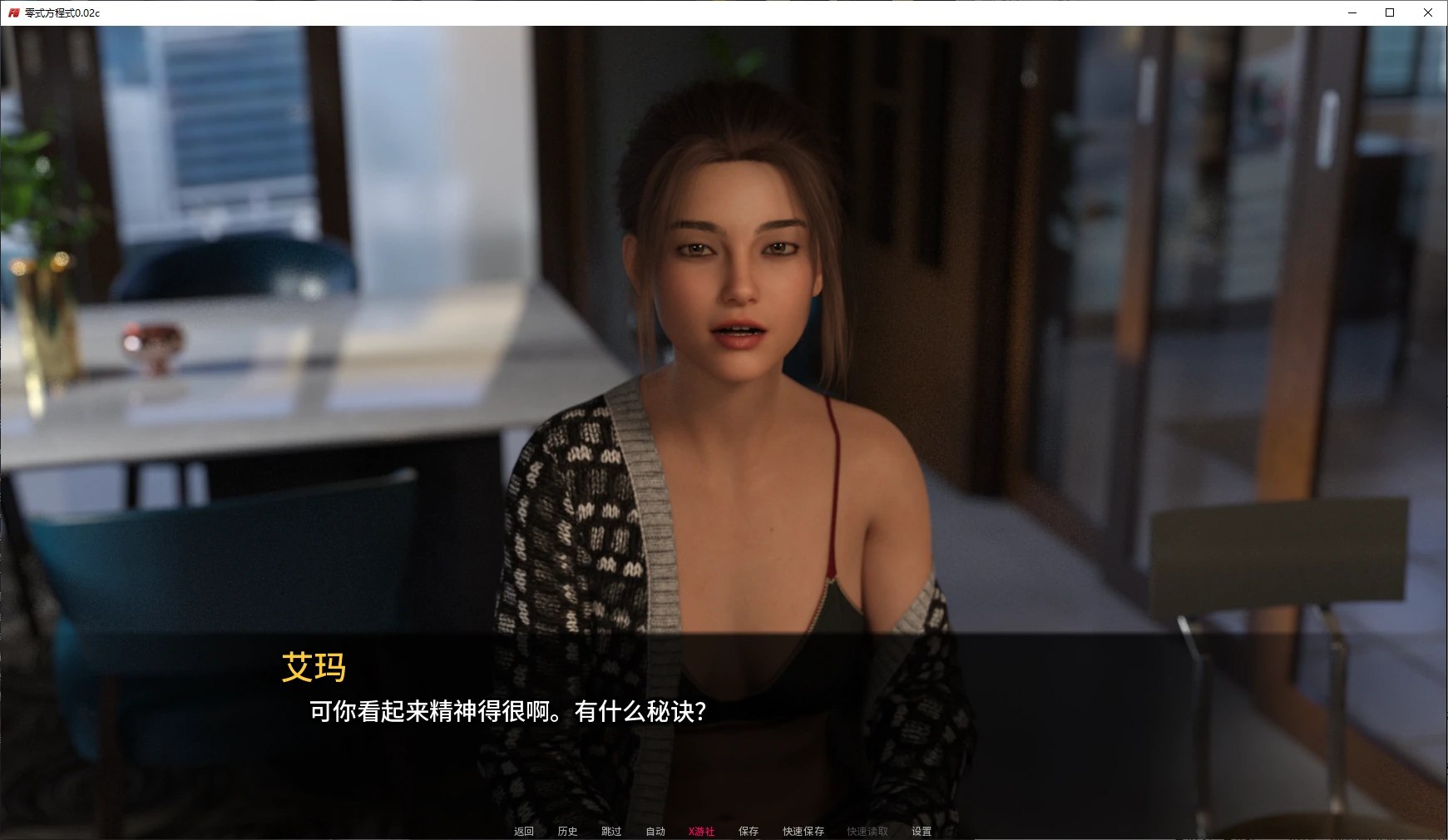Open the 保存 save screen

pyautogui.click(x=748, y=830)
